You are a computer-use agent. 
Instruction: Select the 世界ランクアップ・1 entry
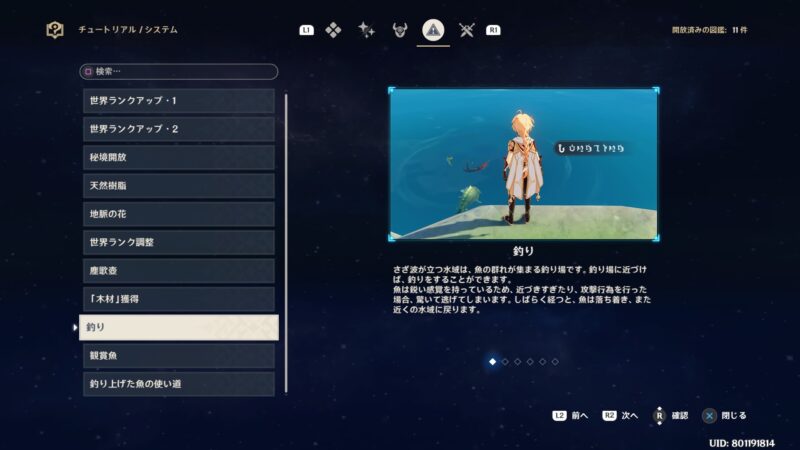tap(178, 101)
